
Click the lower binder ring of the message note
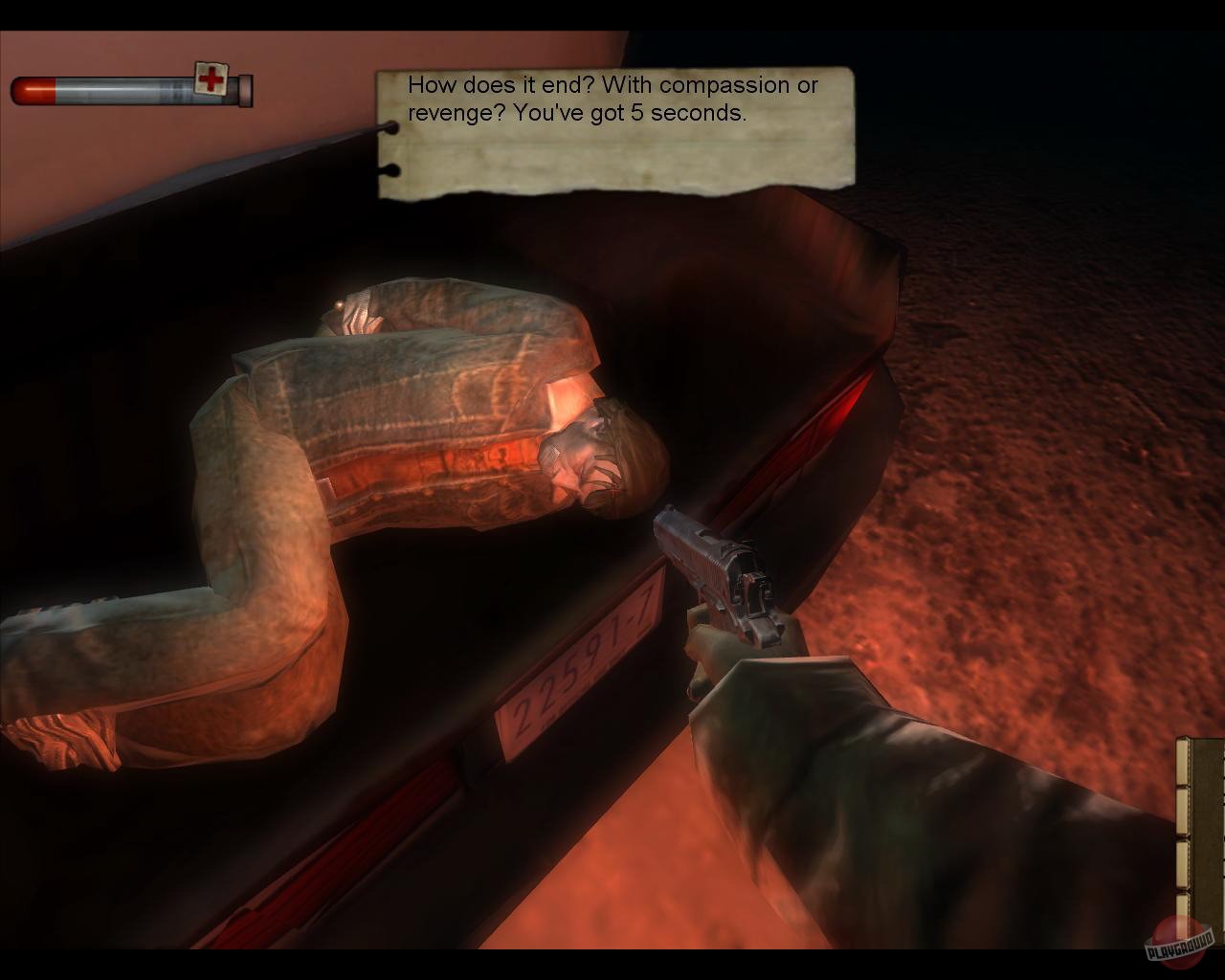pos(391,169)
